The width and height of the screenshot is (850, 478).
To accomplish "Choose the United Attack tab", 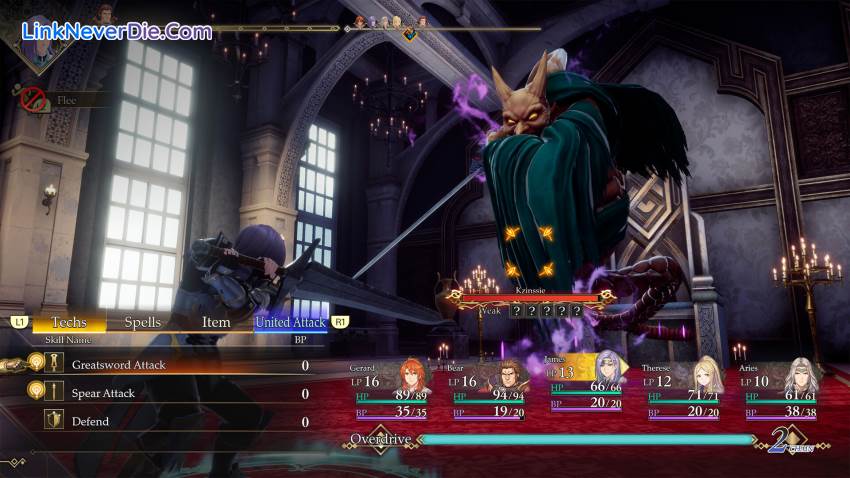I will pos(290,322).
